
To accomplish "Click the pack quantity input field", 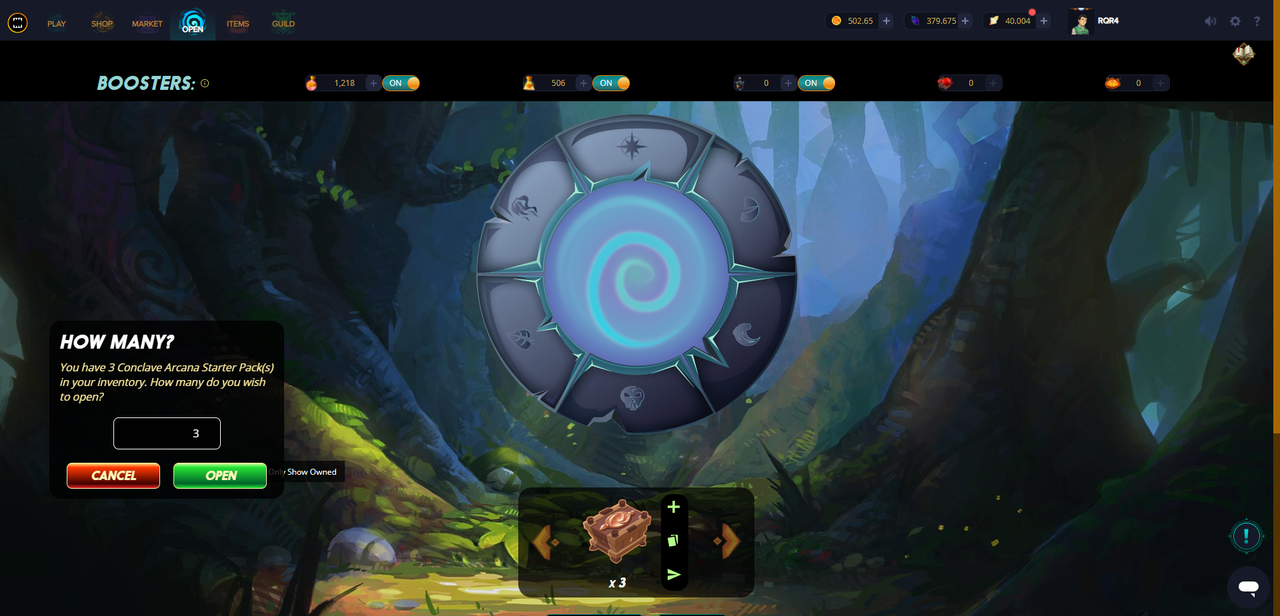I will (x=167, y=434).
